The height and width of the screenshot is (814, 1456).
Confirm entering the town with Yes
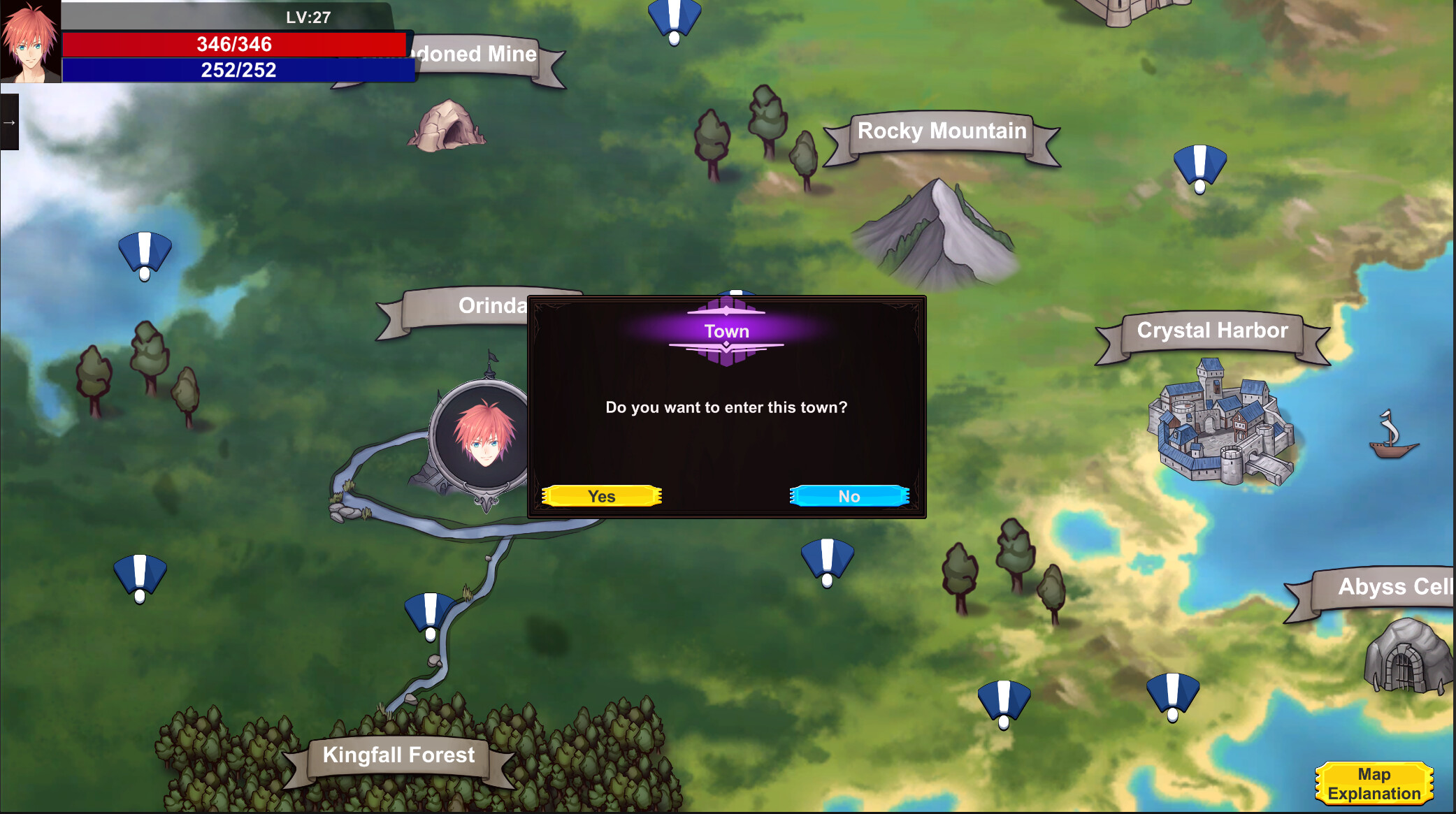click(602, 496)
